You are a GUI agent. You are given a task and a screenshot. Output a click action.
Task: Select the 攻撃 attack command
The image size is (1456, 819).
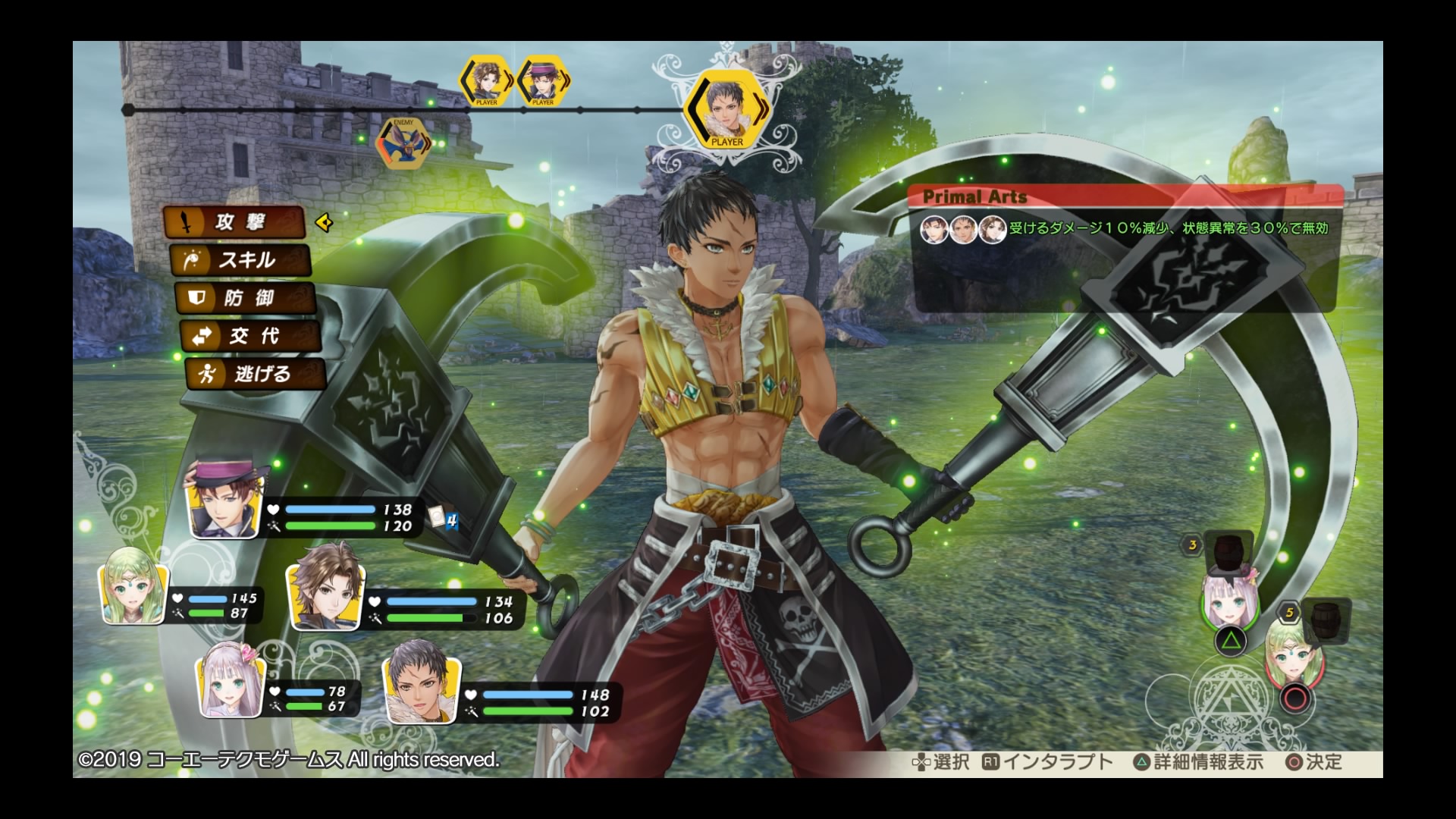(234, 222)
